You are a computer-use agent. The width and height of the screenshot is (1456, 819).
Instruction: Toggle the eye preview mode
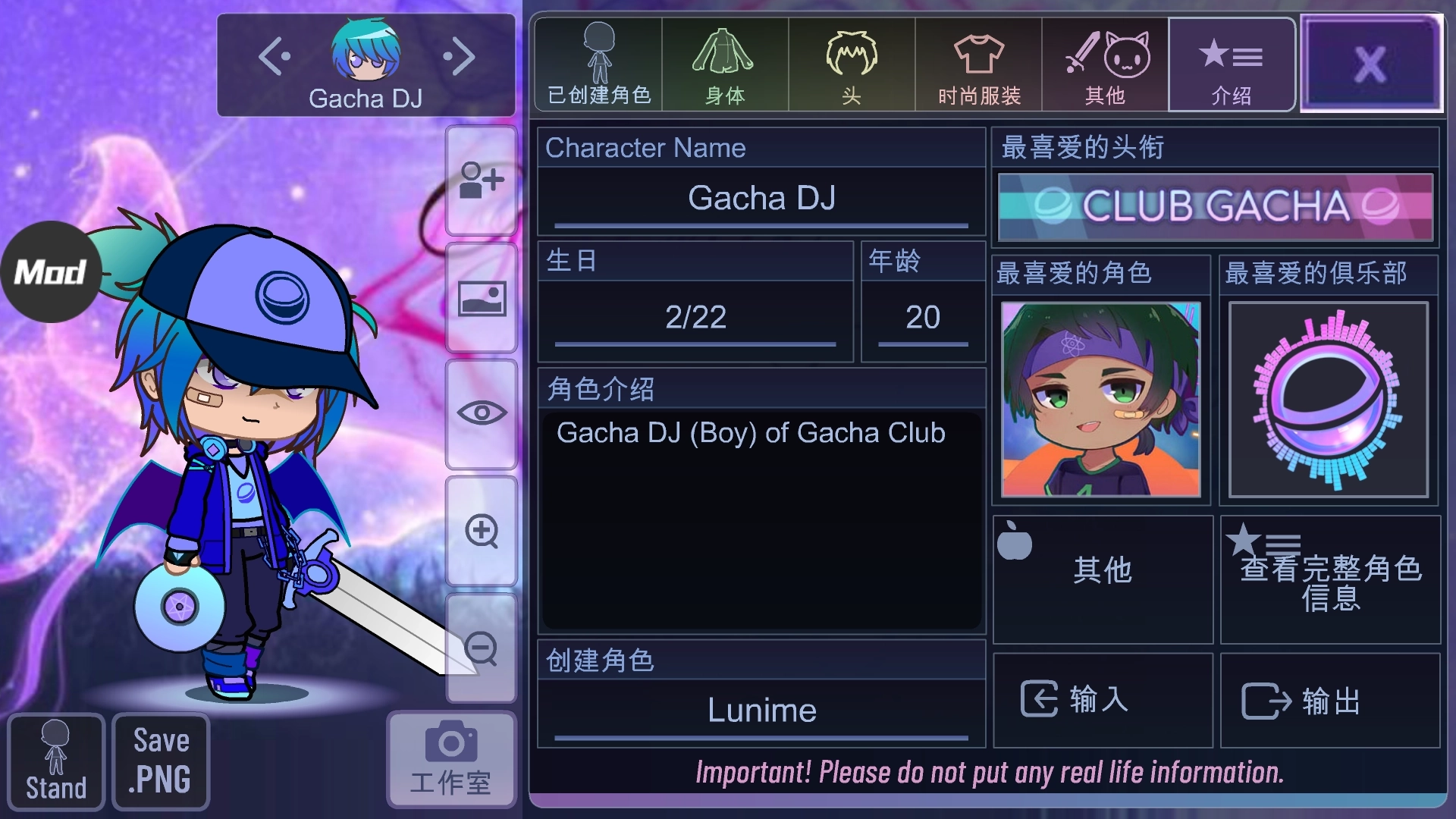coord(481,413)
